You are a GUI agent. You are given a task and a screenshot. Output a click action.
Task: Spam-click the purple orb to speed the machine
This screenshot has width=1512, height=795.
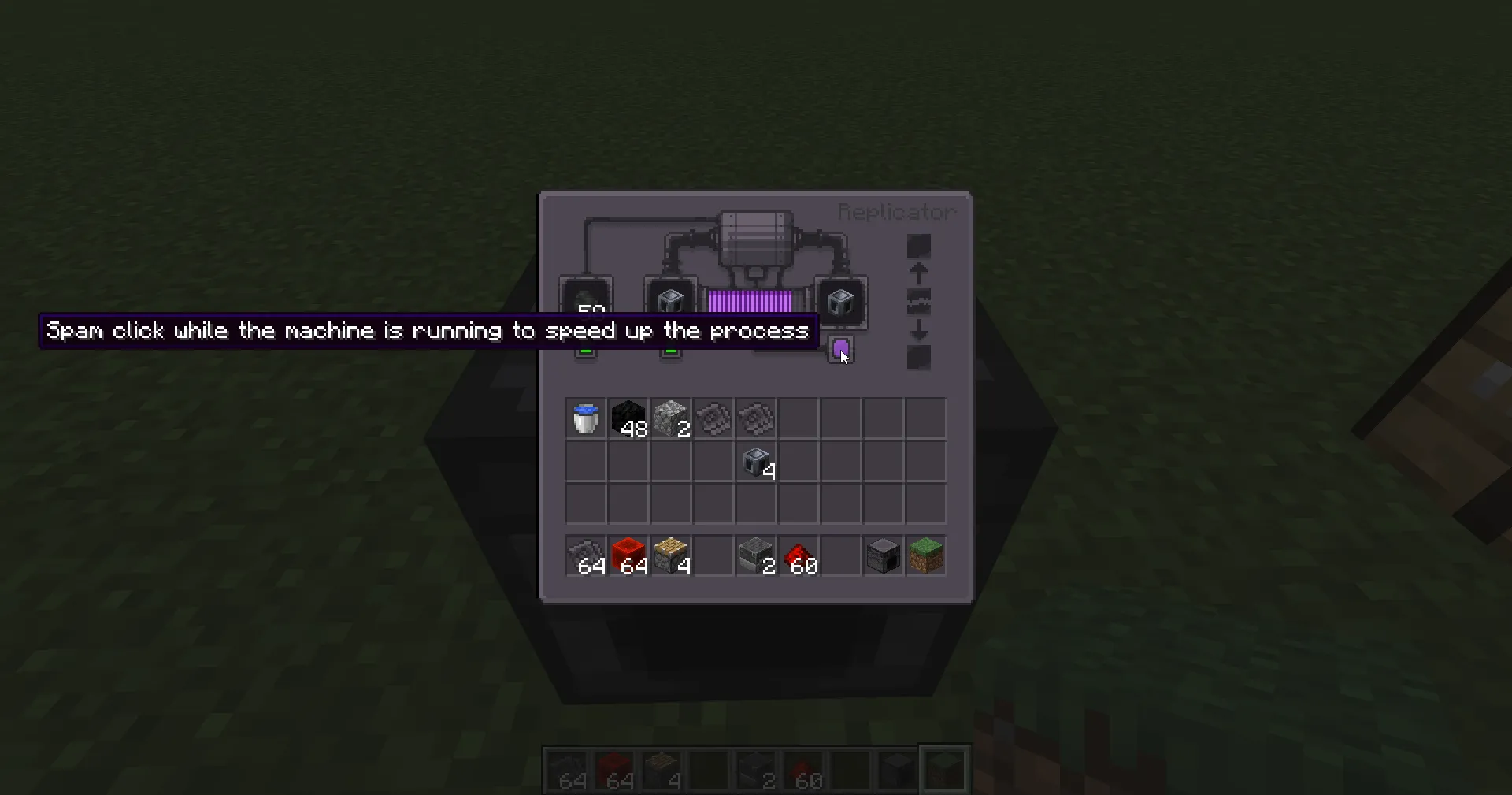pyautogui.click(x=841, y=349)
